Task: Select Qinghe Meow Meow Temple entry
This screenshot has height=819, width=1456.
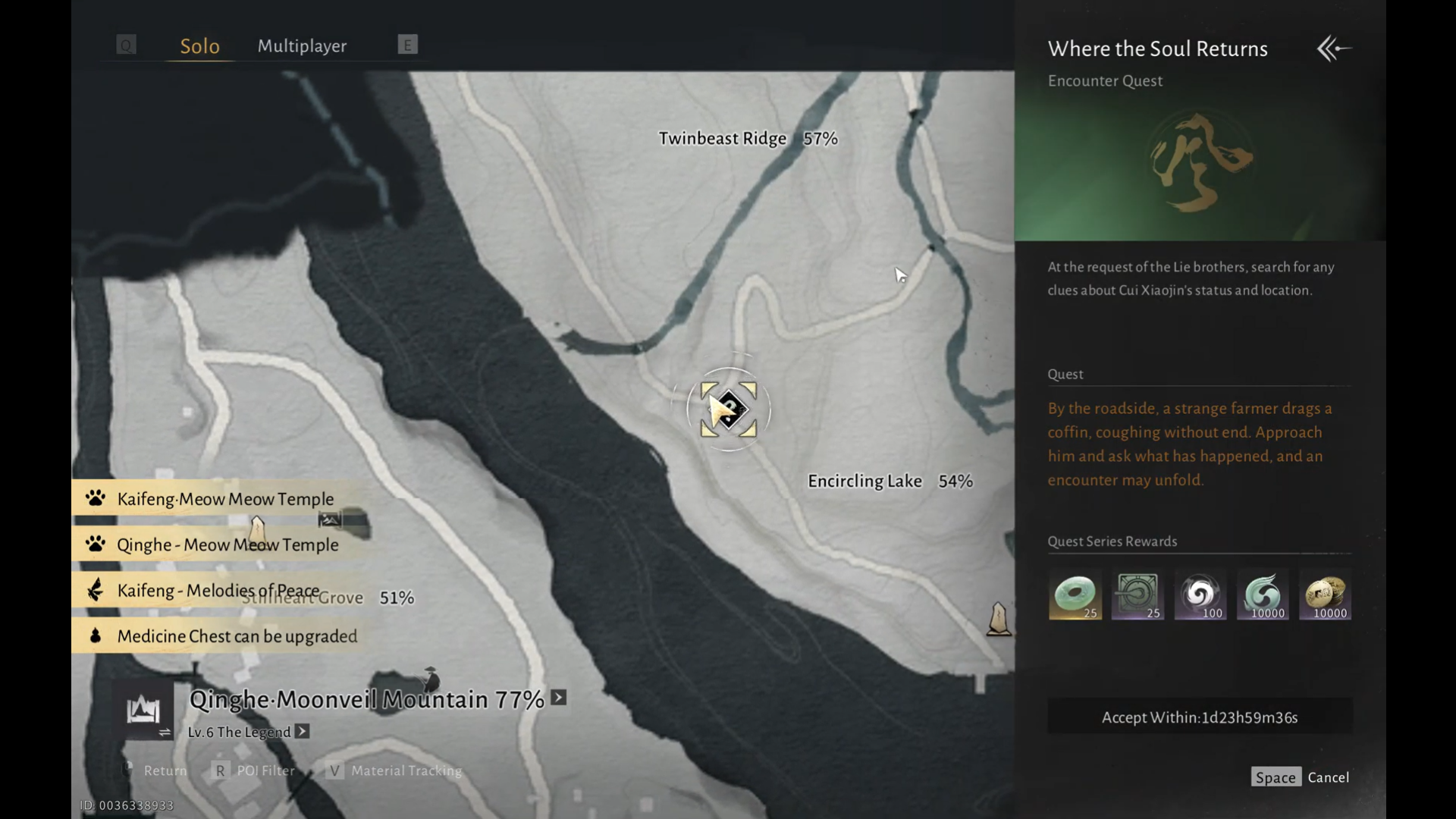Action: tap(227, 544)
